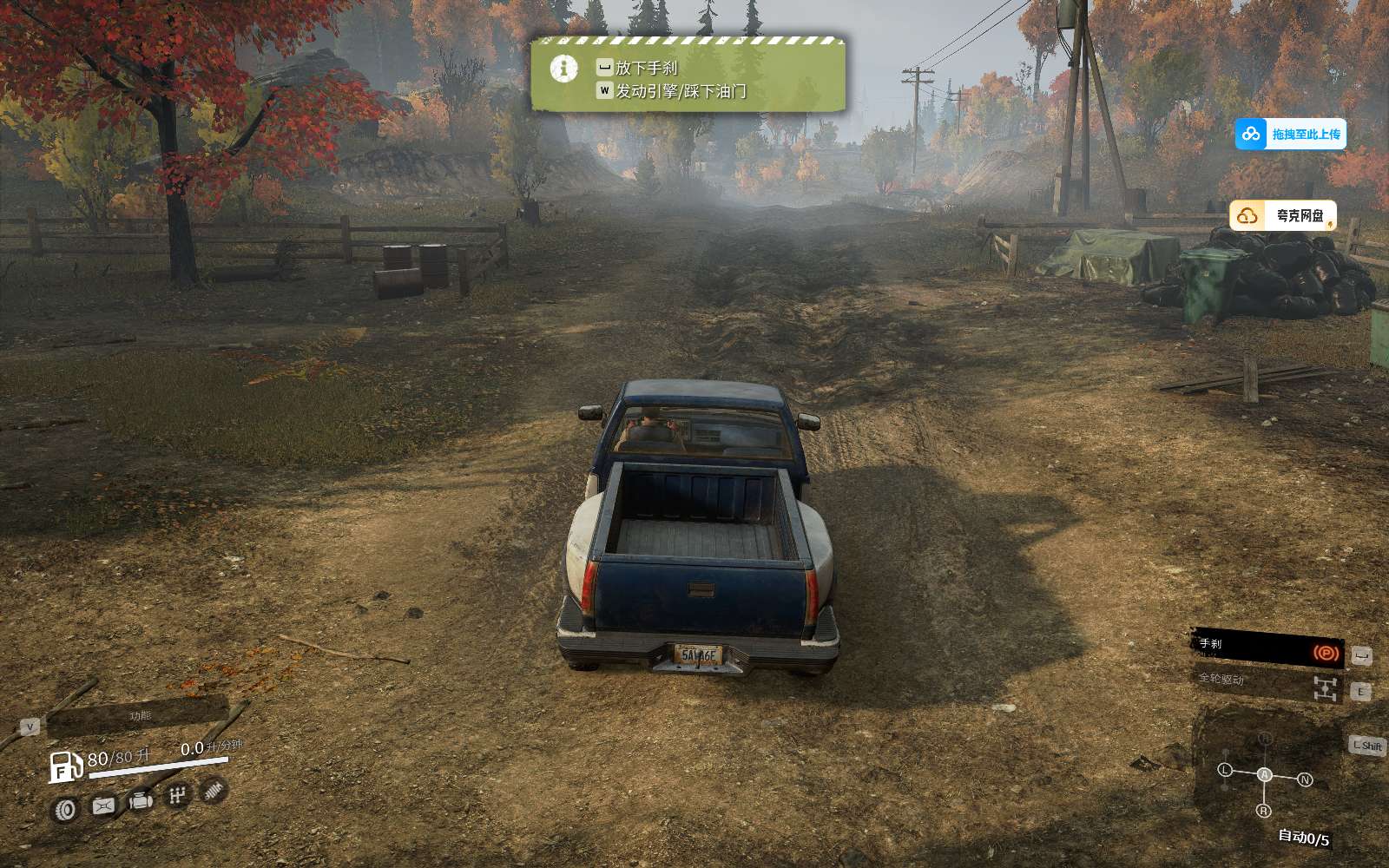Check the fuel tank damage icon
This screenshot has width=1389, height=868.
[103, 806]
